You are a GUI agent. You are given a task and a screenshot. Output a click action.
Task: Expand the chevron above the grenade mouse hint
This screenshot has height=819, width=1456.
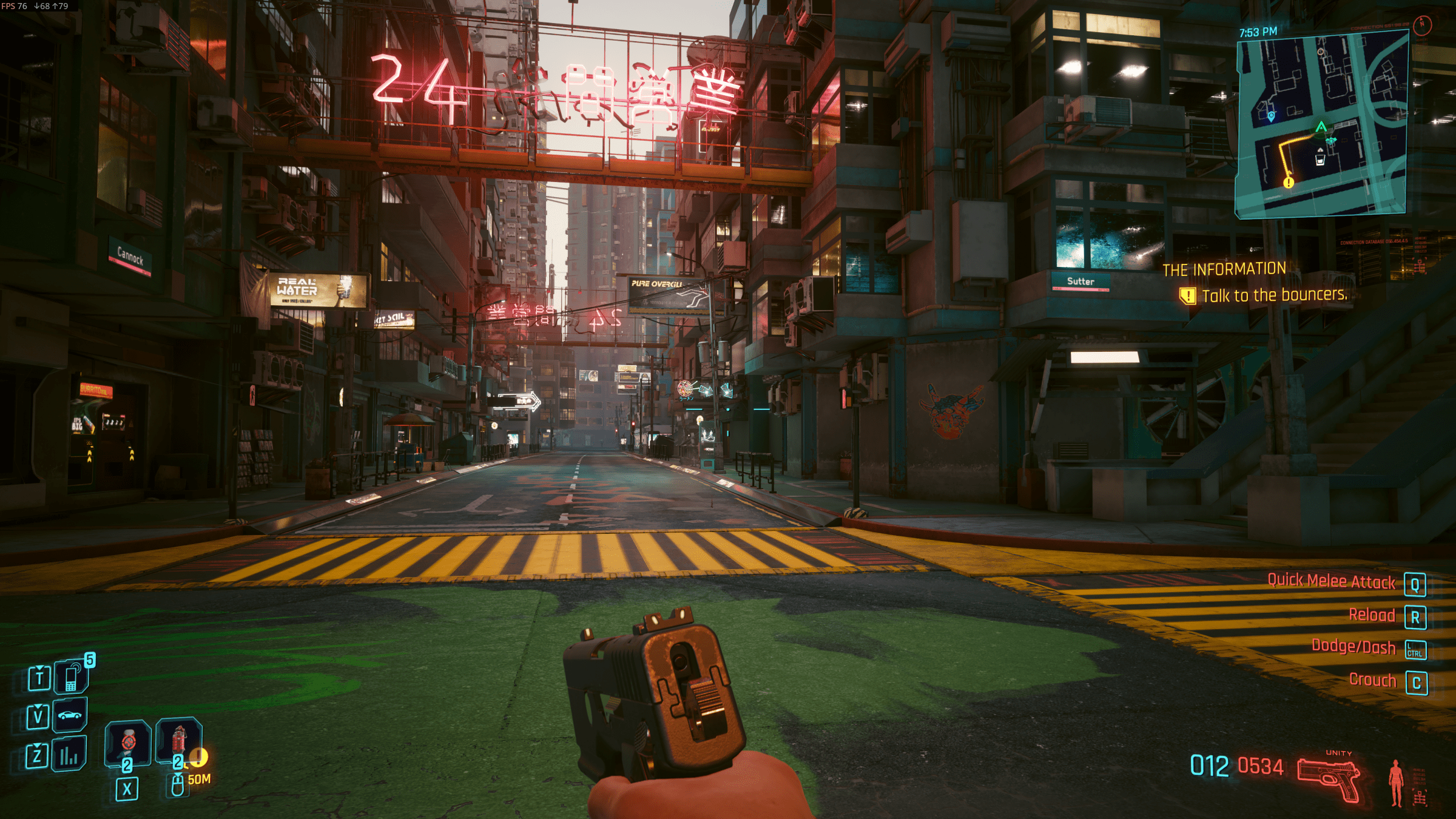pos(177,775)
